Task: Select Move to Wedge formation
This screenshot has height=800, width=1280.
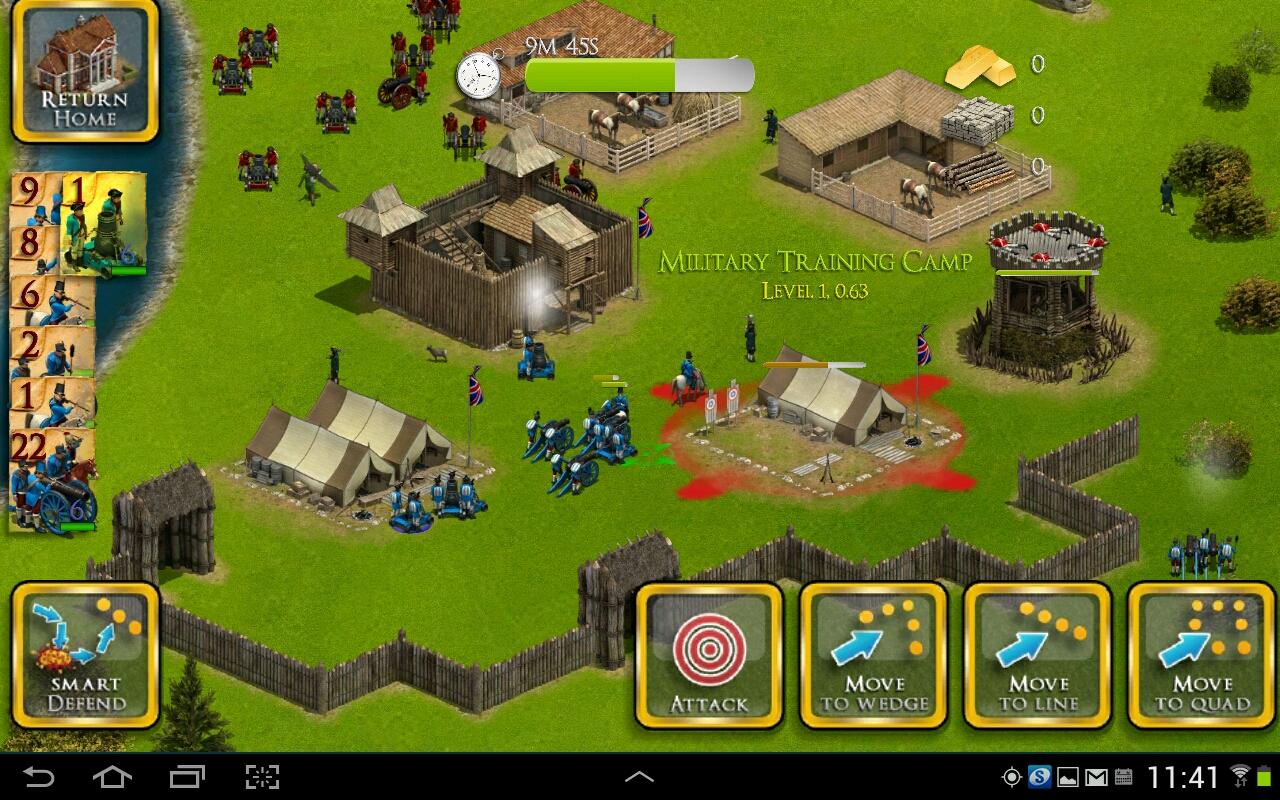Action: point(873,655)
